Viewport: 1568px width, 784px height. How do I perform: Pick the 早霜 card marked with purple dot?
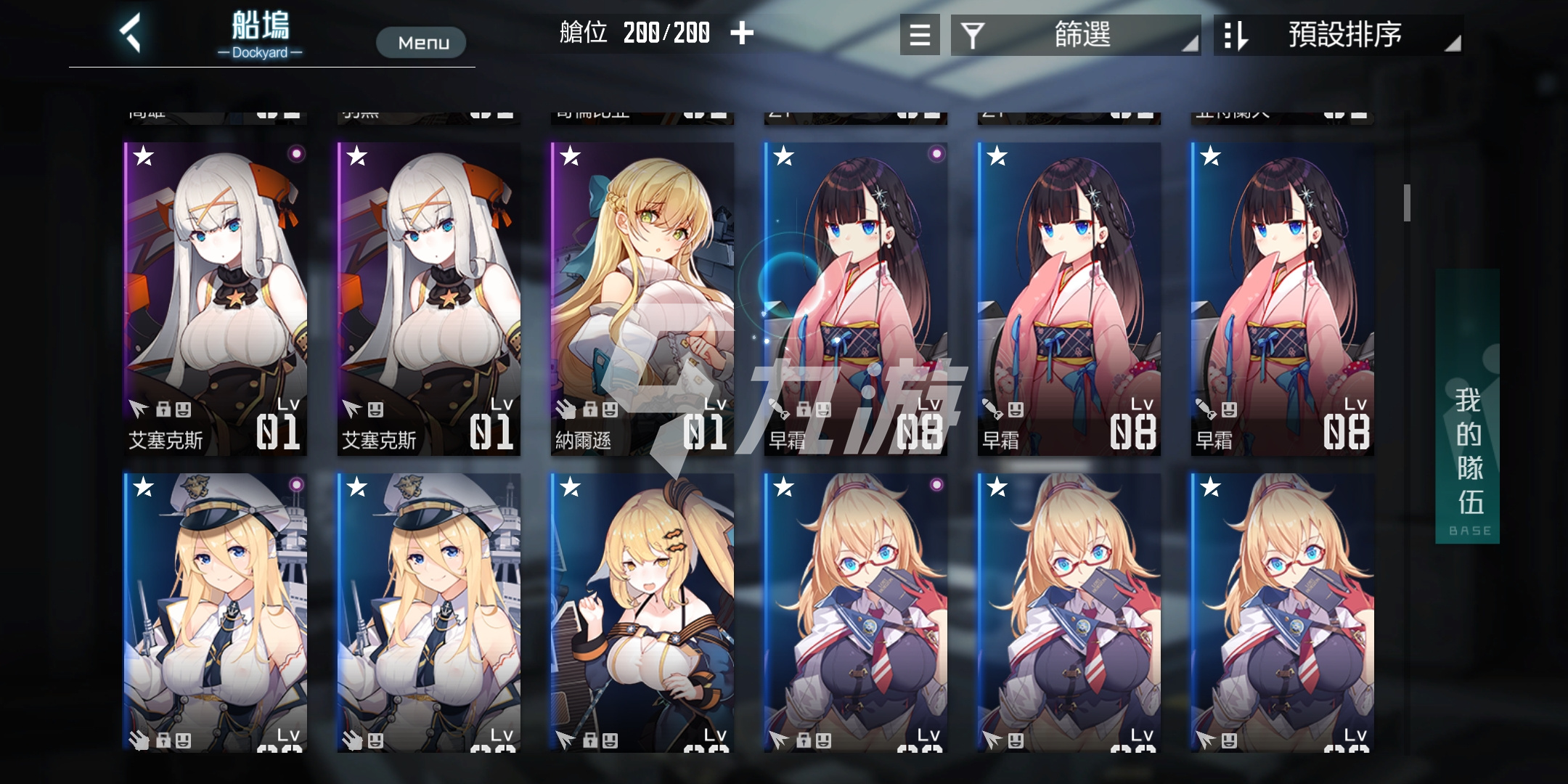tap(856, 299)
